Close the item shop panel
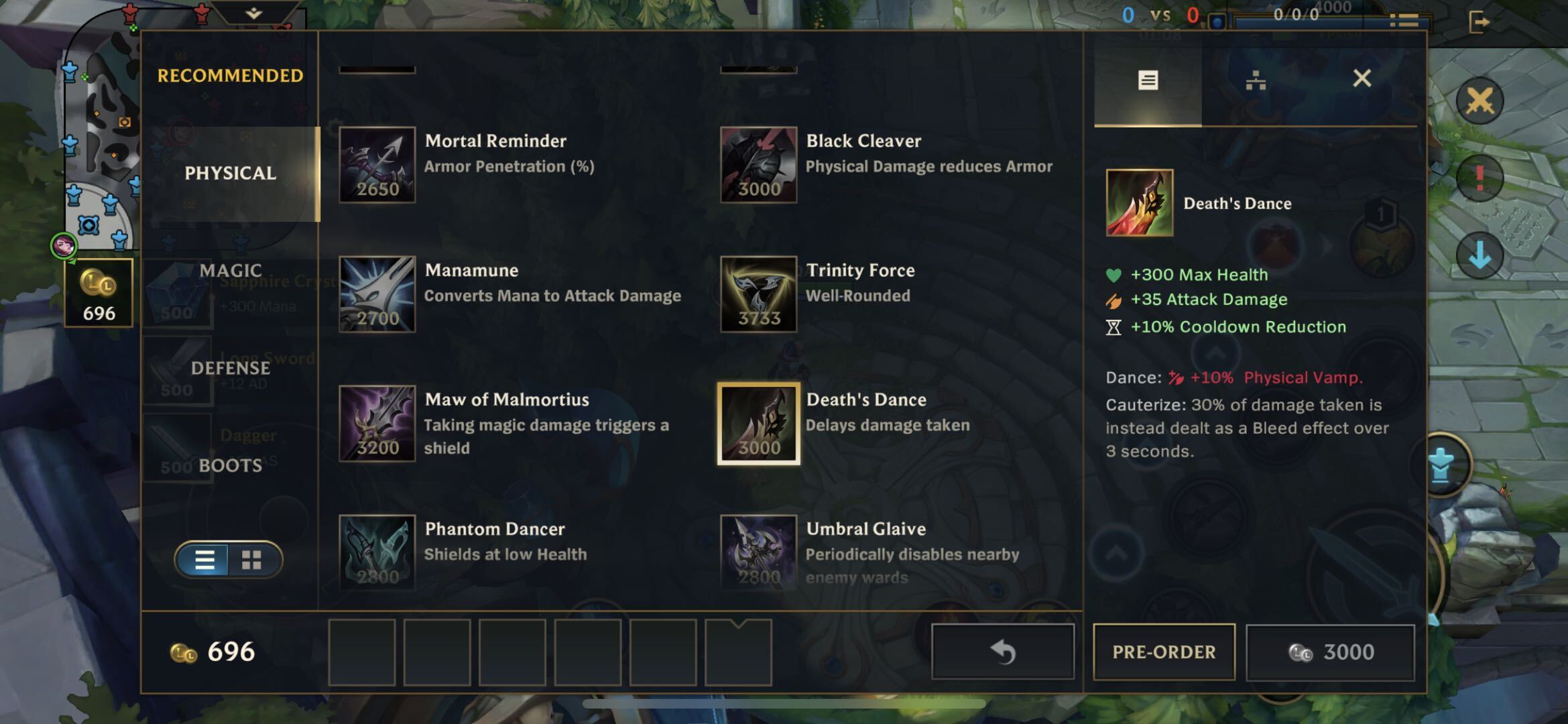This screenshot has height=724, width=1568. coord(1362,79)
